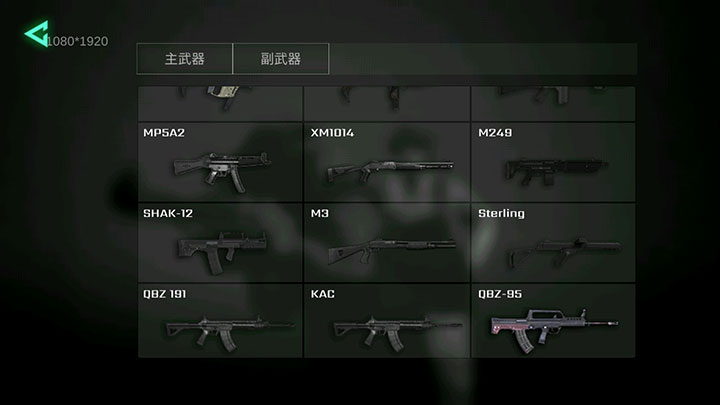The height and width of the screenshot is (405, 720).
Task: Select the MP5A2 submachine gun
Action: pos(220,160)
